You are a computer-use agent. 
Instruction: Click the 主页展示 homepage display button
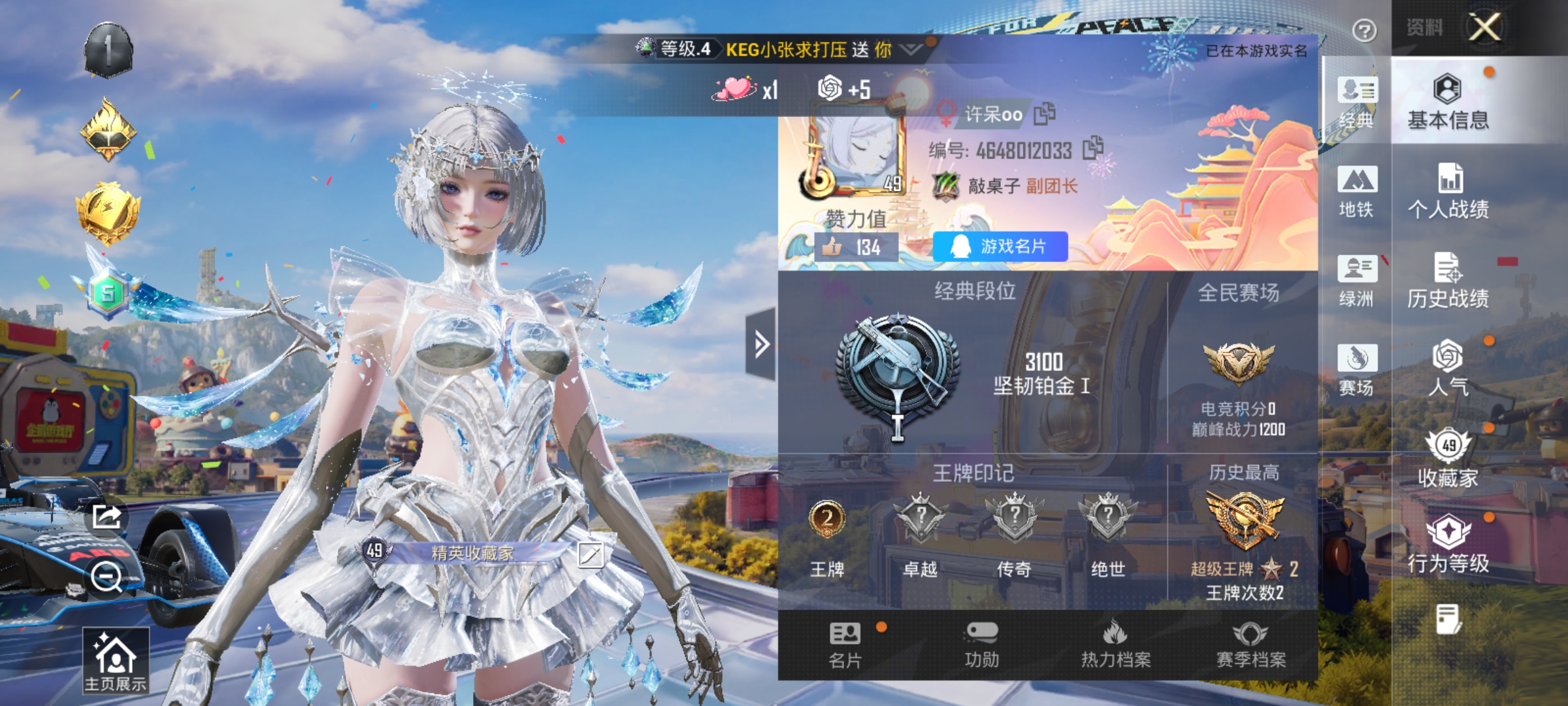pos(115,660)
